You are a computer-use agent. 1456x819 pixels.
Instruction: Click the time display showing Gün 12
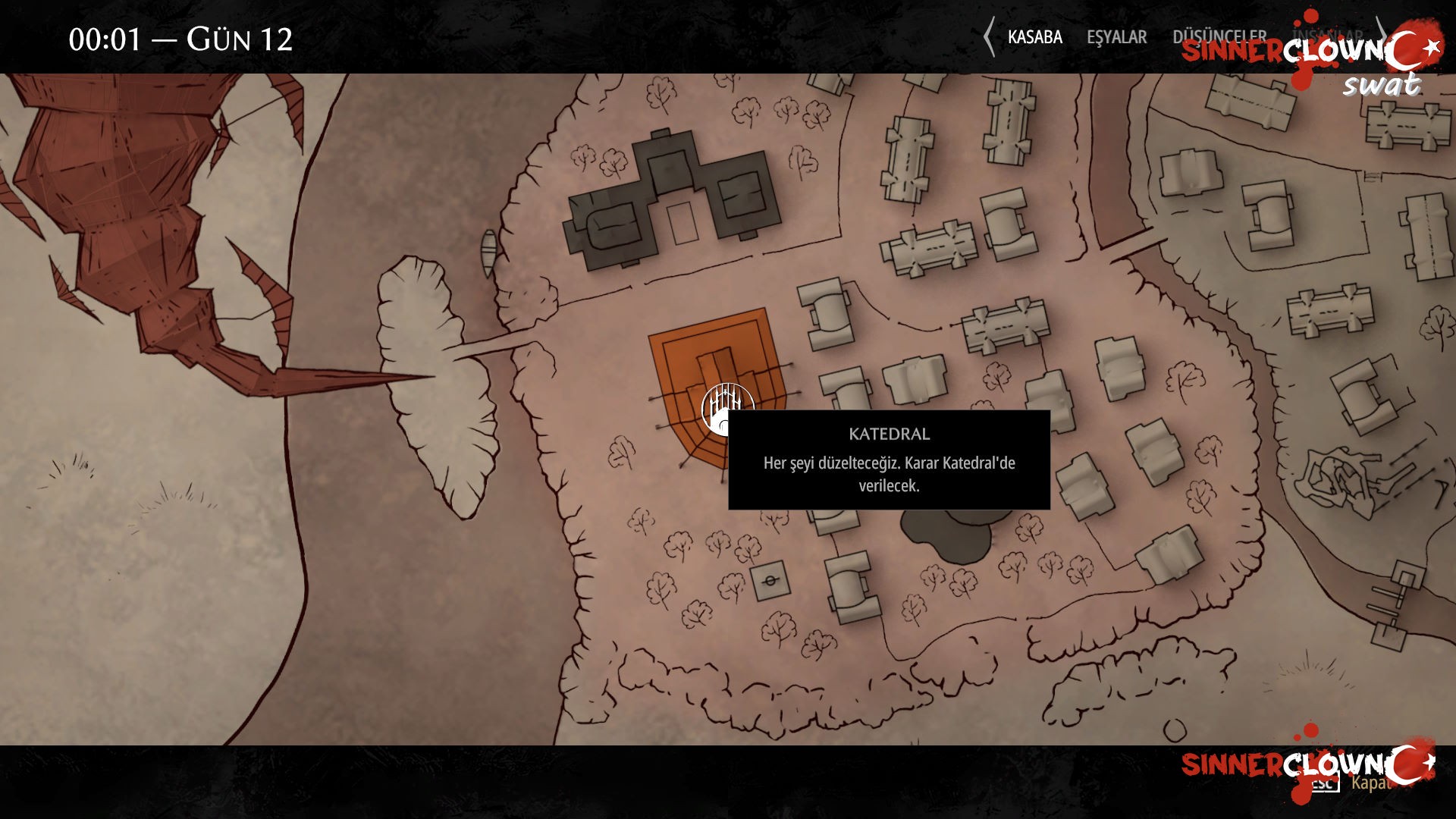pos(182,38)
